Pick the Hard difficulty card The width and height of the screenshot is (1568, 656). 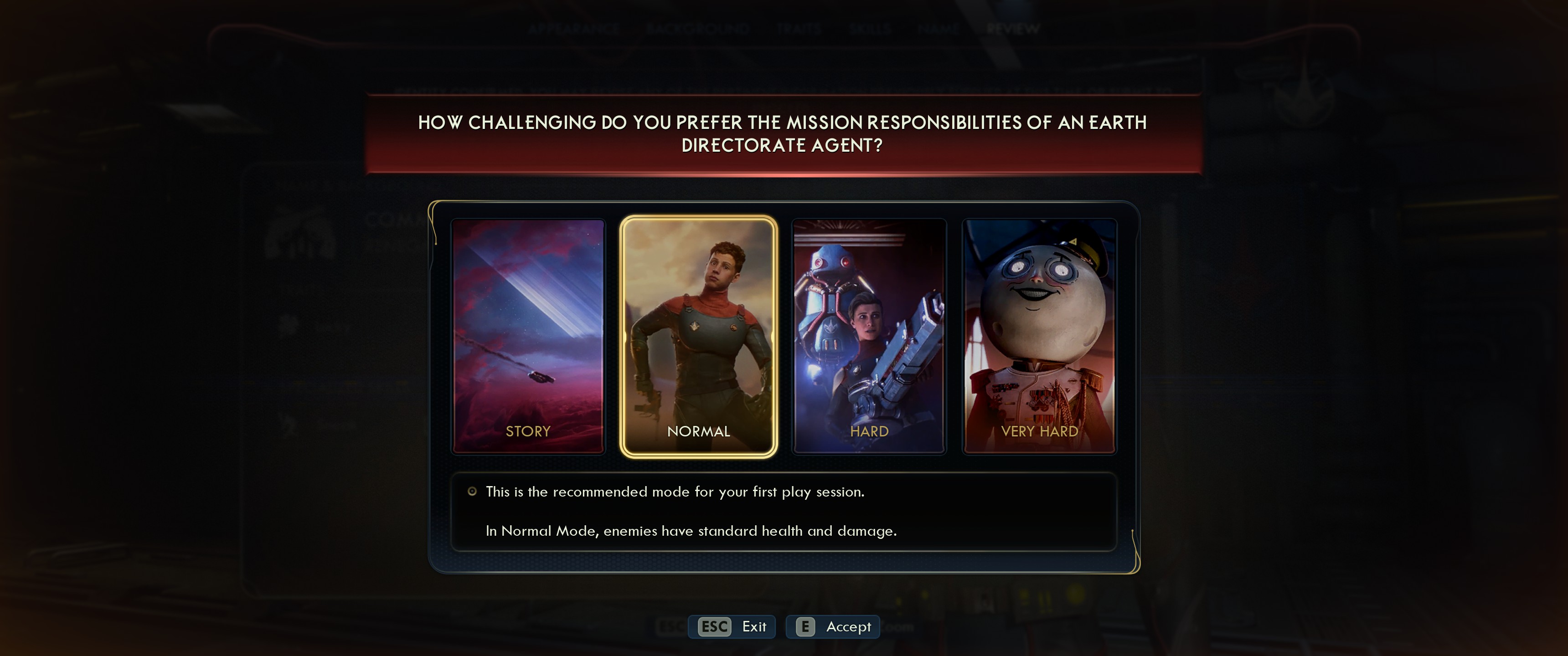pos(869,336)
